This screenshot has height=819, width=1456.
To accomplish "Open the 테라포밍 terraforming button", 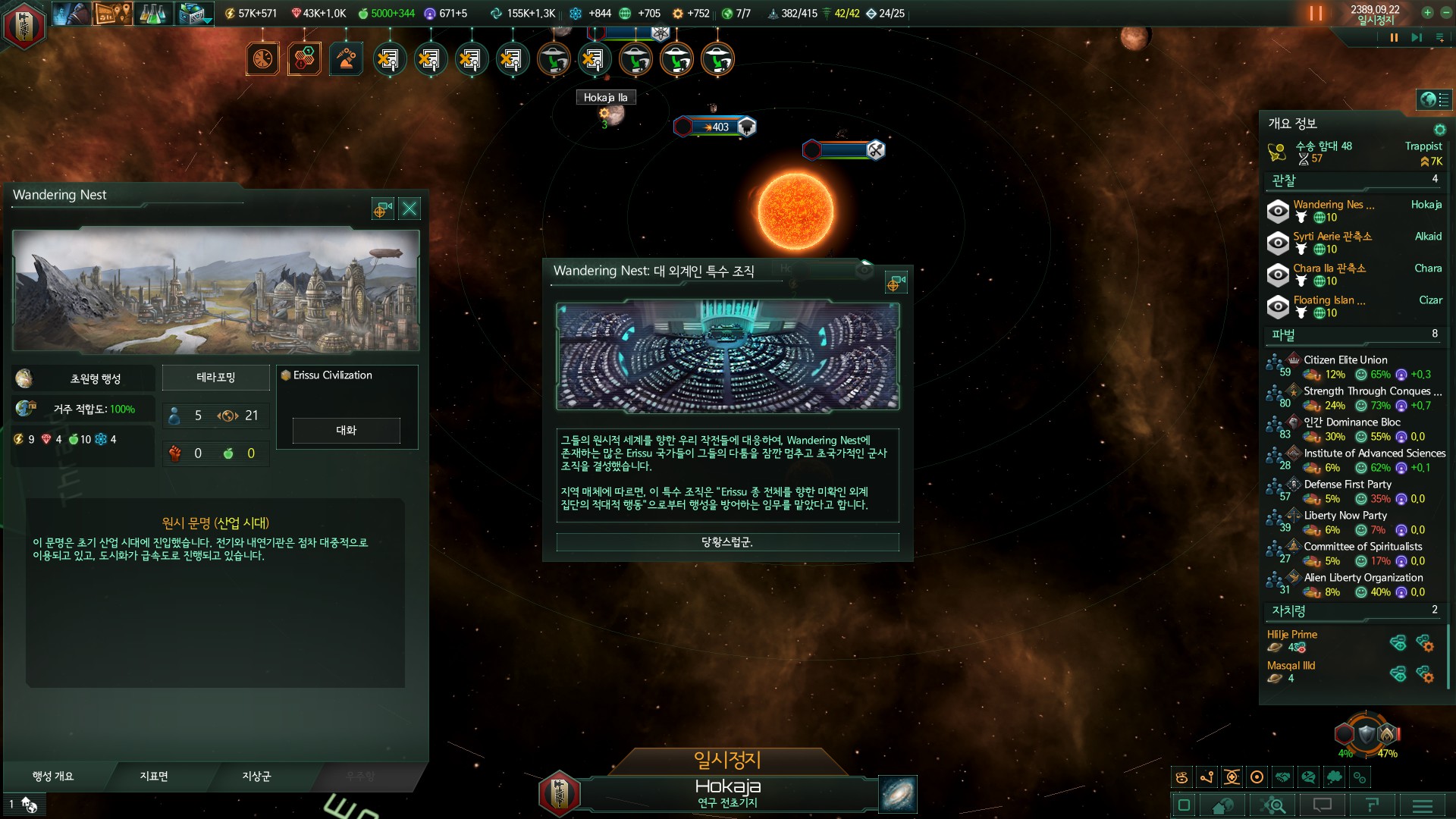I will [216, 377].
